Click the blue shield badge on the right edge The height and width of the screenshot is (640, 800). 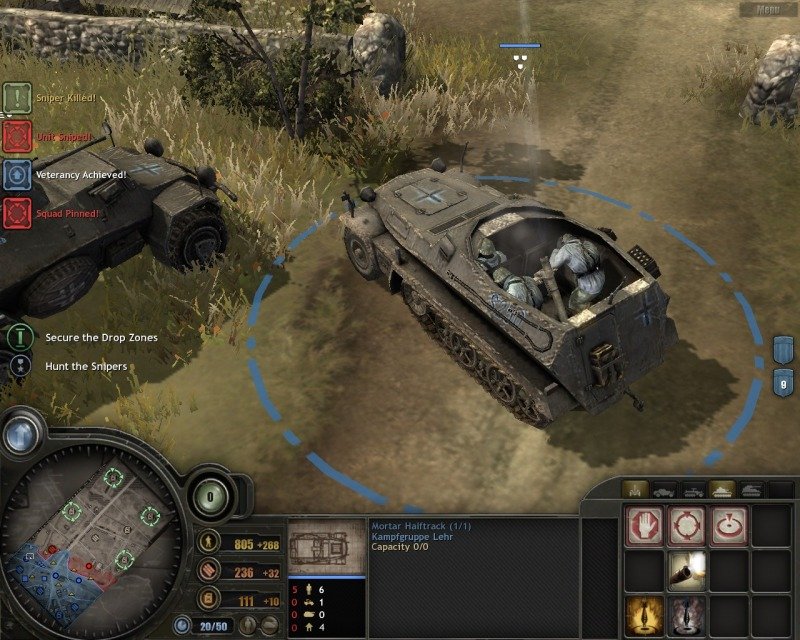[784, 350]
